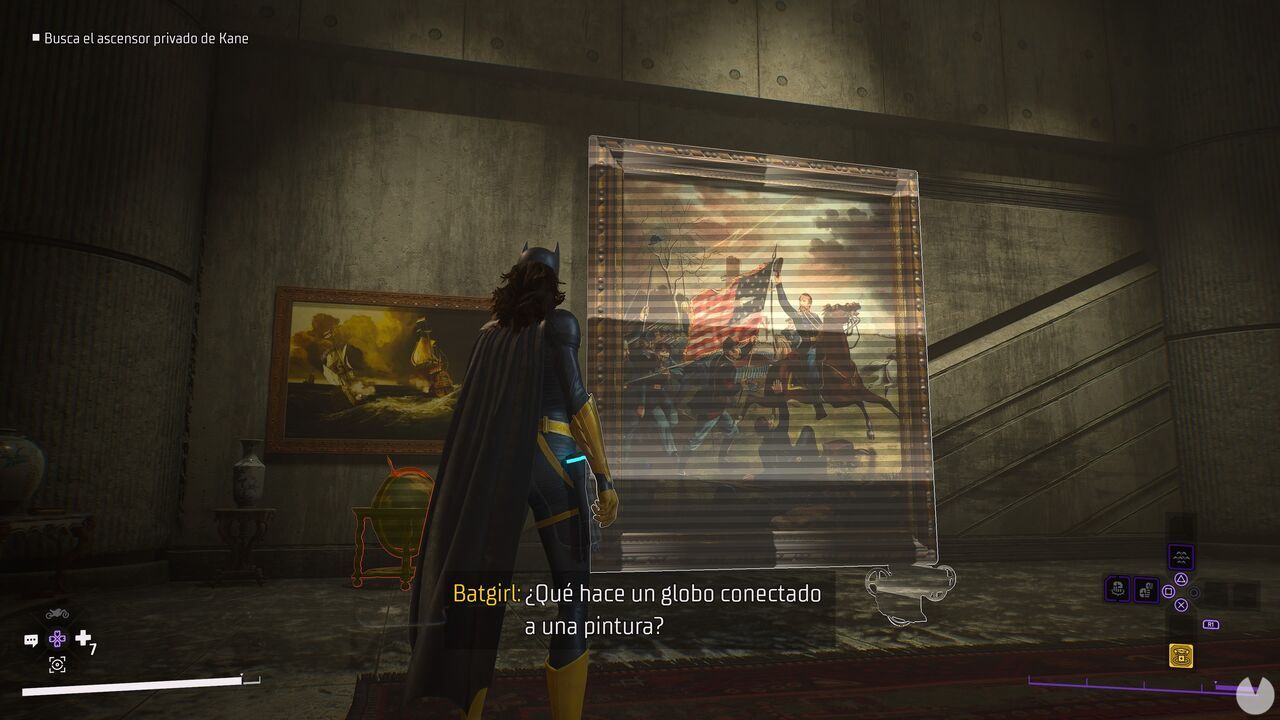Select the Batcycle summon icon
Image resolution: width=1280 pixels, height=720 pixels.
pyautogui.click(x=57, y=613)
